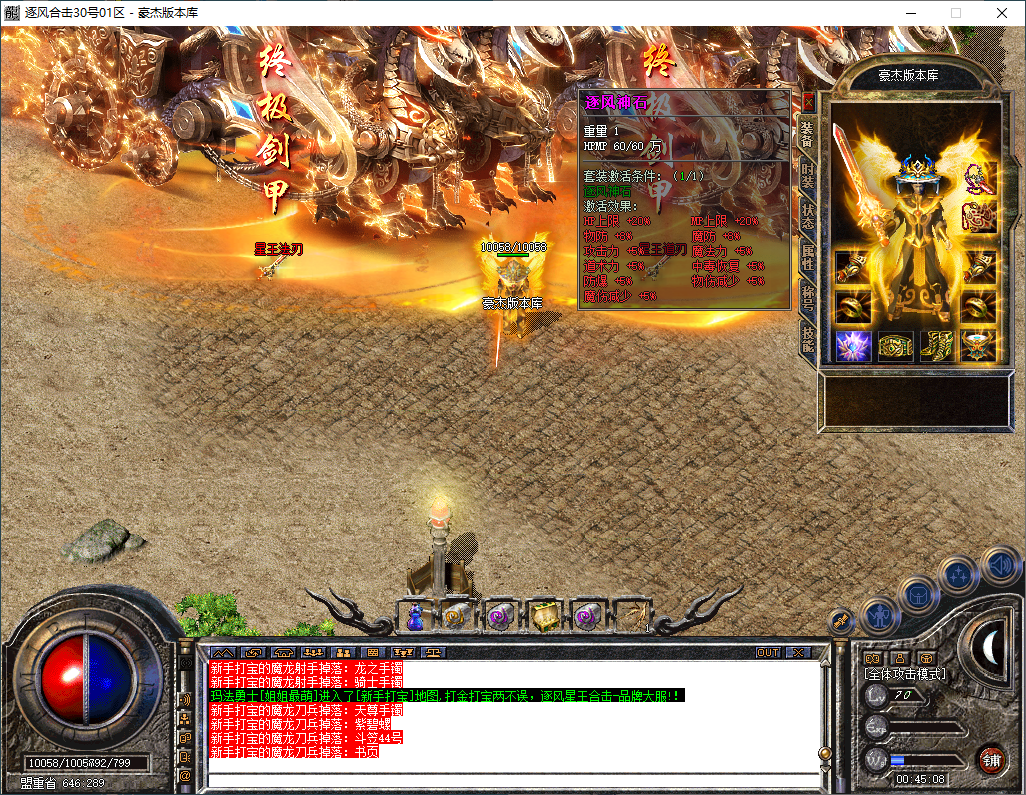Show the 属性 attributes tab

(x=808, y=260)
